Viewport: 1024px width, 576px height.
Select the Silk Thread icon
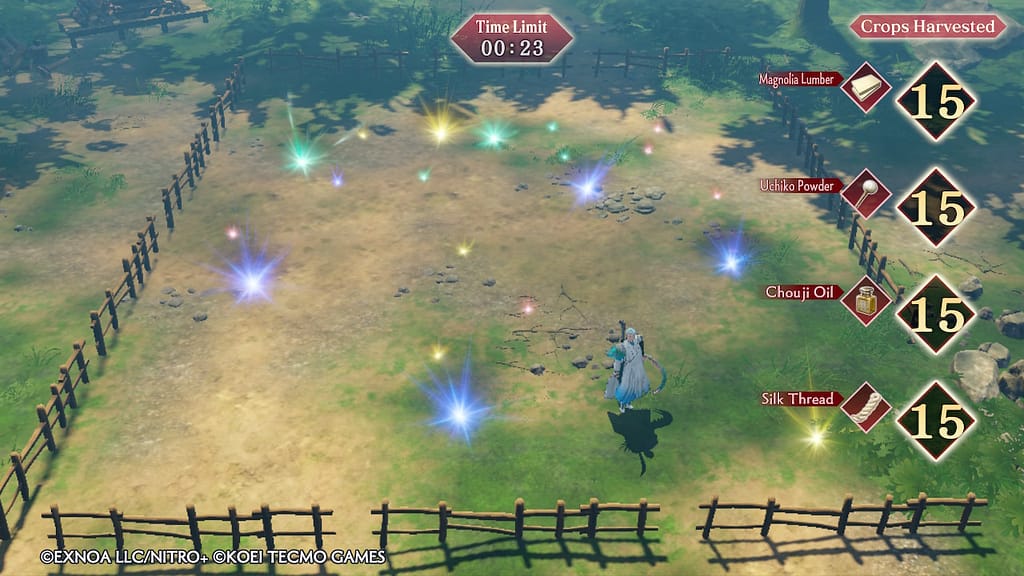click(x=865, y=407)
